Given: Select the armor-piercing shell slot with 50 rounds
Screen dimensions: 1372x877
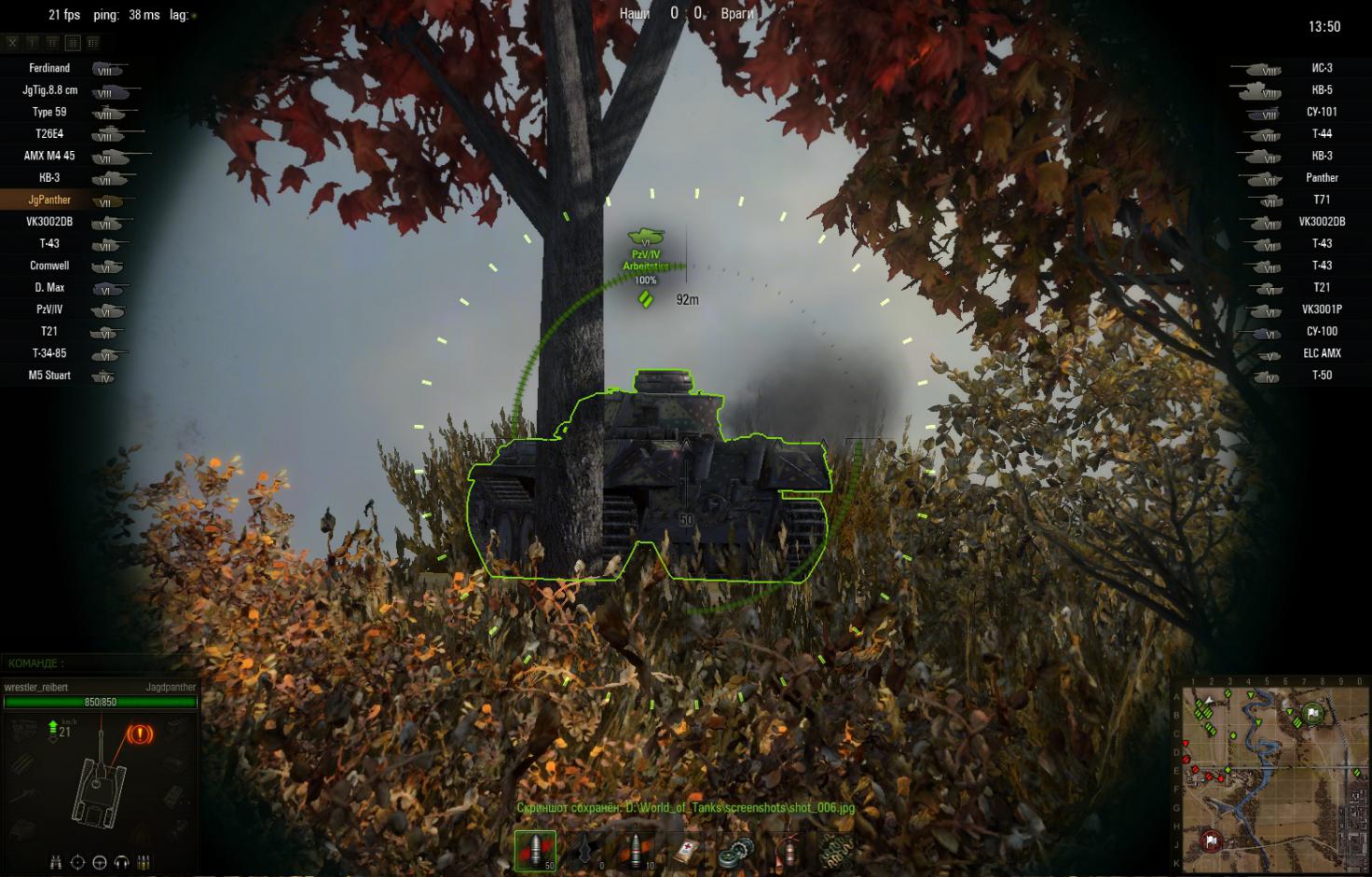Looking at the screenshot, I should (x=535, y=851).
